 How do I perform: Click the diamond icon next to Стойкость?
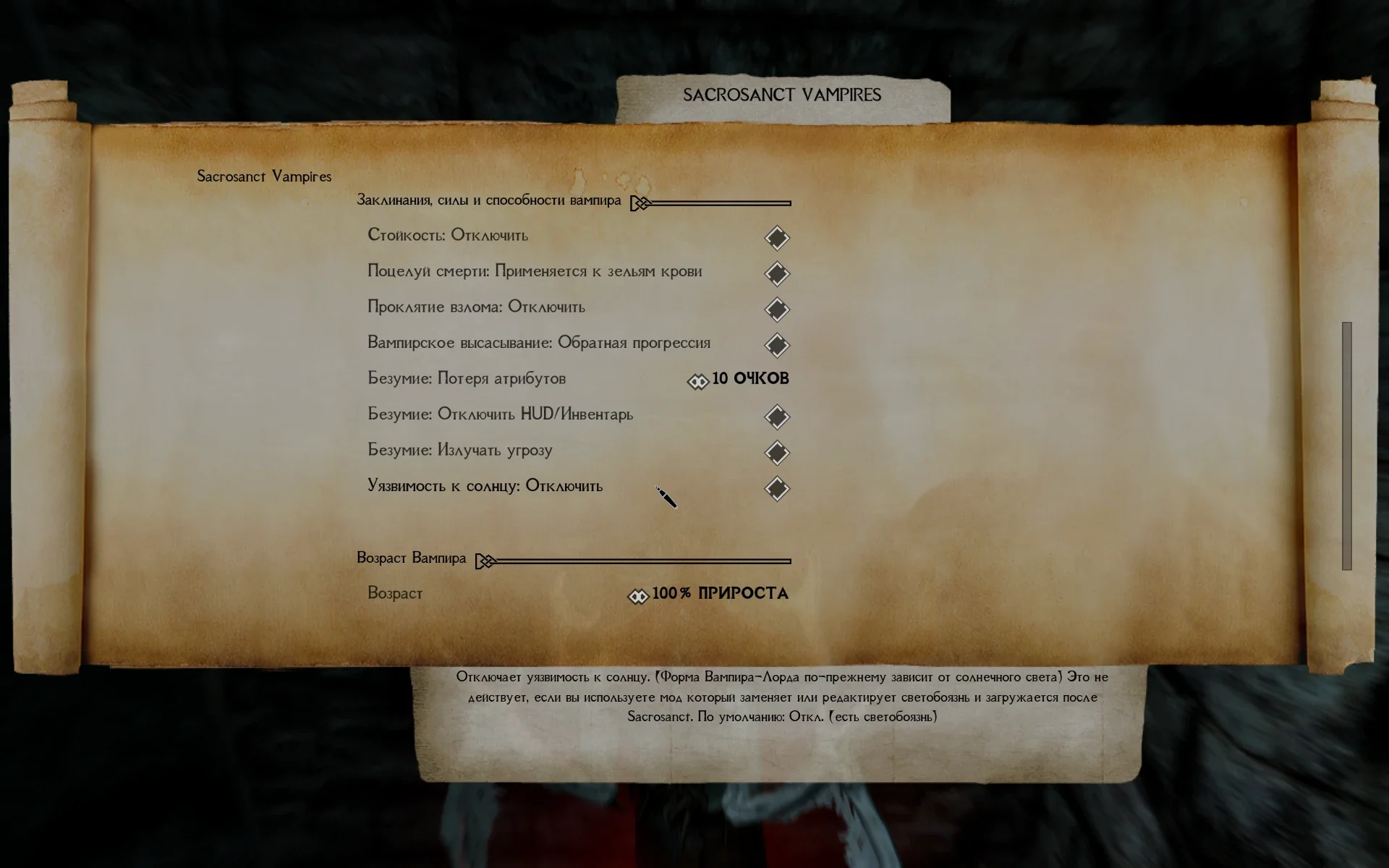click(x=777, y=237)
